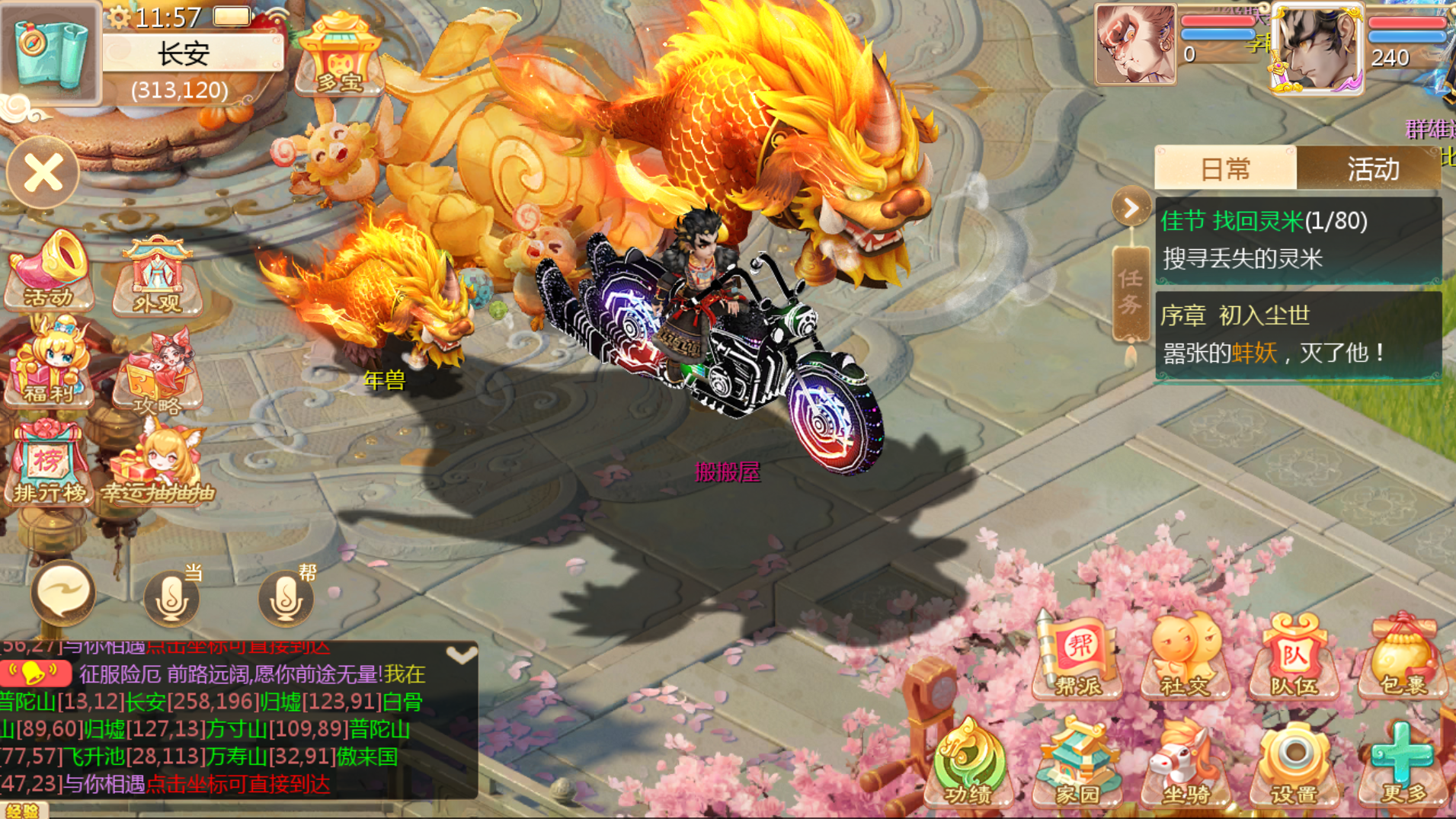This screenshot has width=1456, height=819.
Task: Open the 攻略 guide icon
Action: (158, 373)
